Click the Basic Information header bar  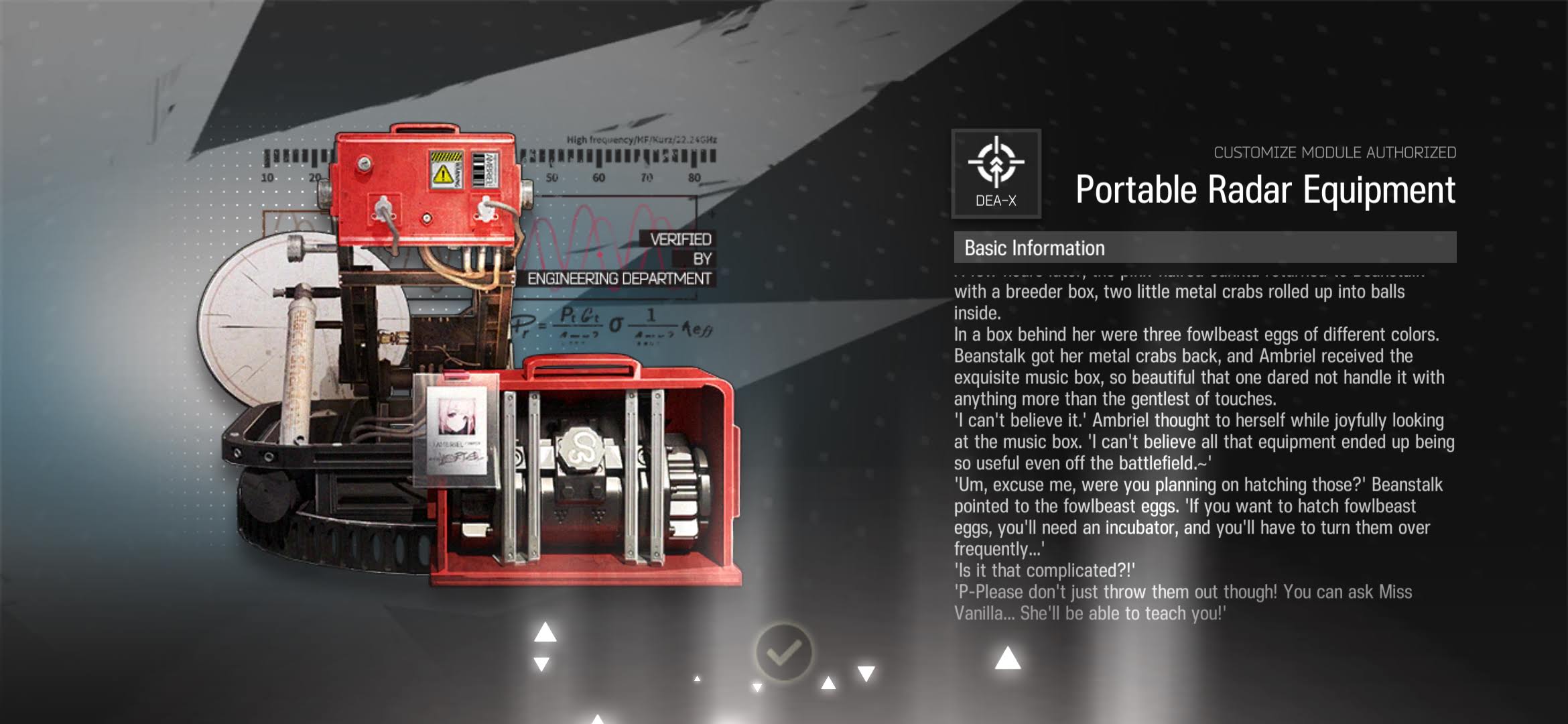(1204, 247)
